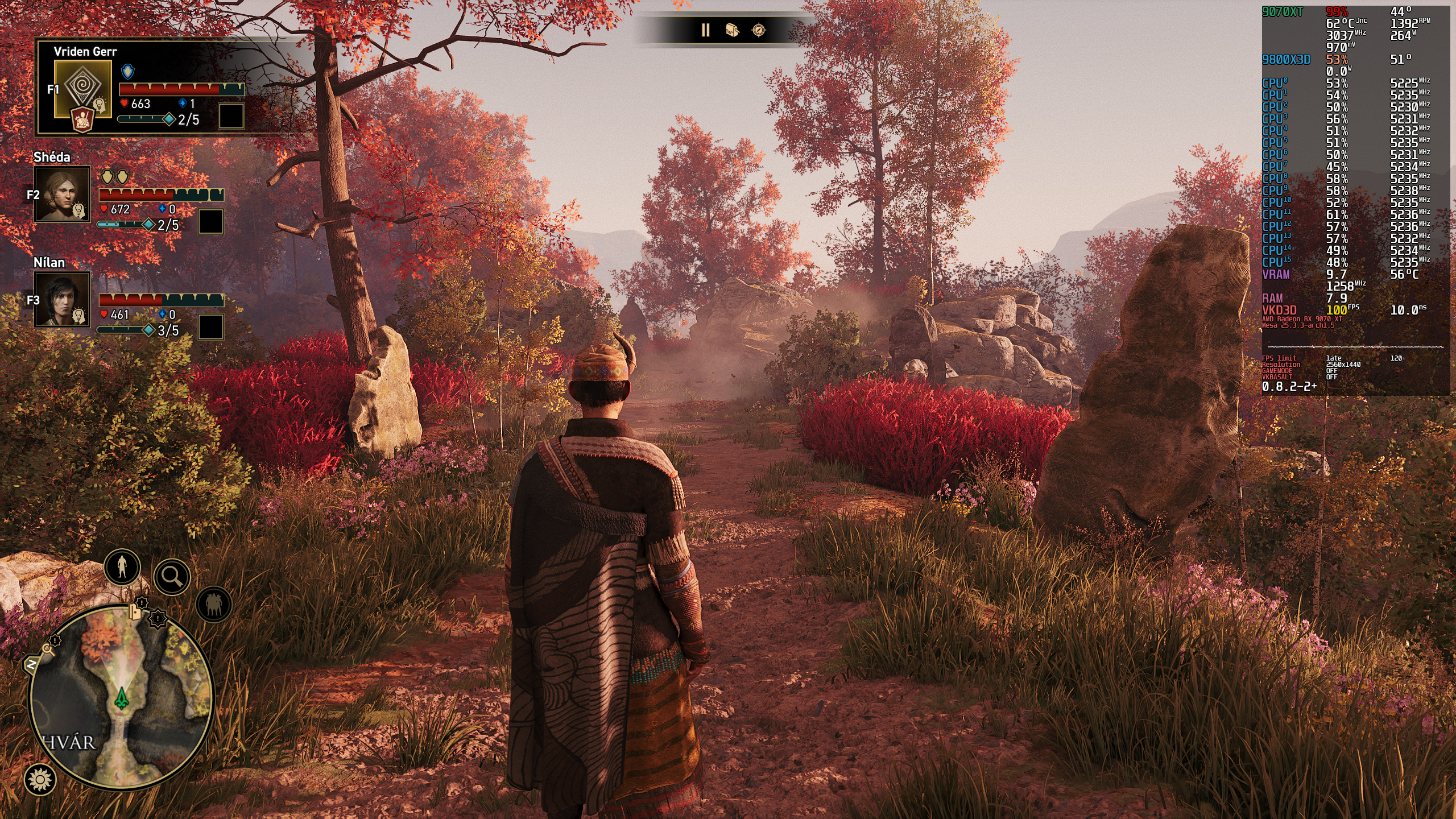This screenshot has width=1456, height=819.
Task: Click the three-person party group button
Action: point(214,604)
